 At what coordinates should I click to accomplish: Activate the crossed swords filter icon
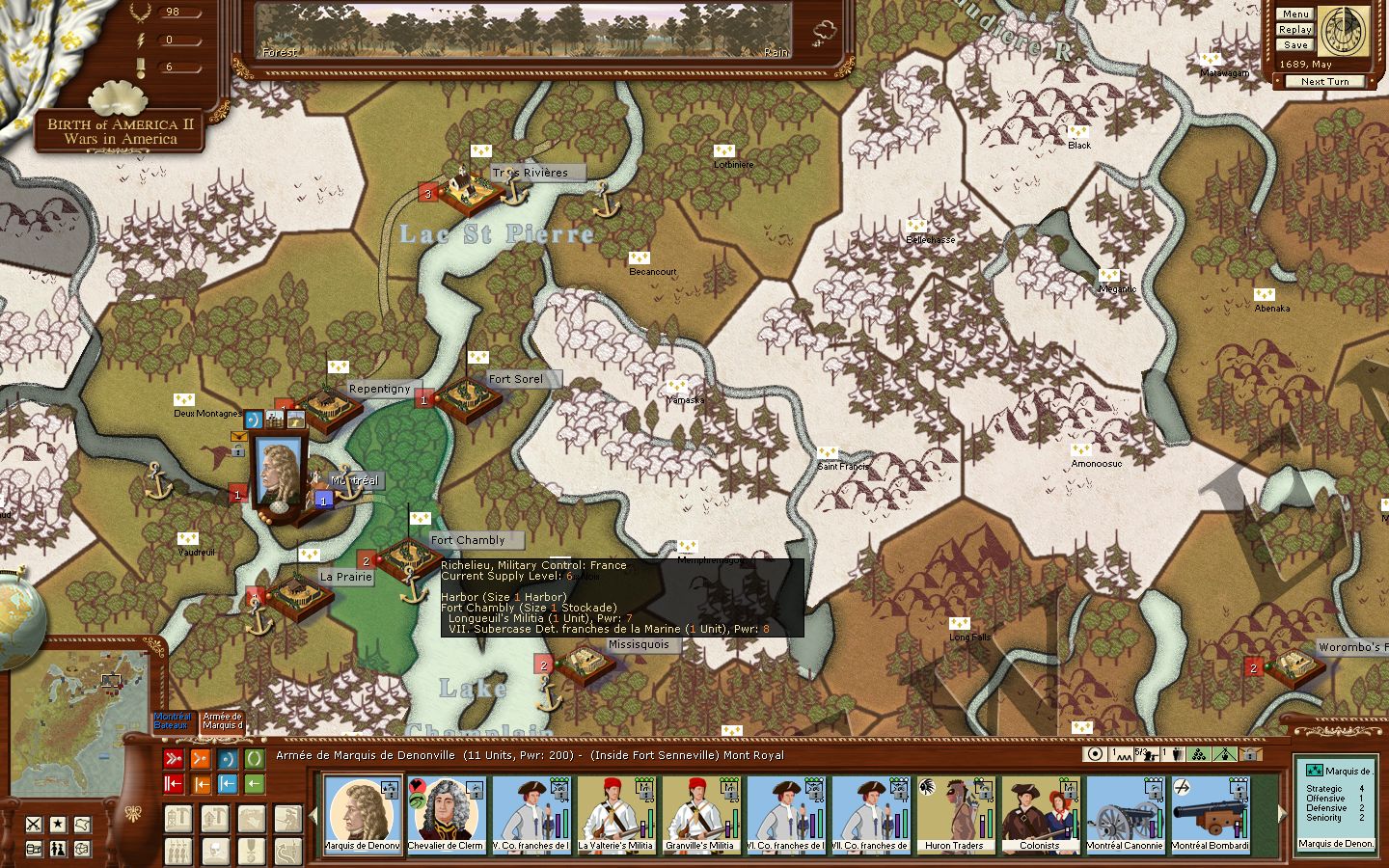coord(35,824)
